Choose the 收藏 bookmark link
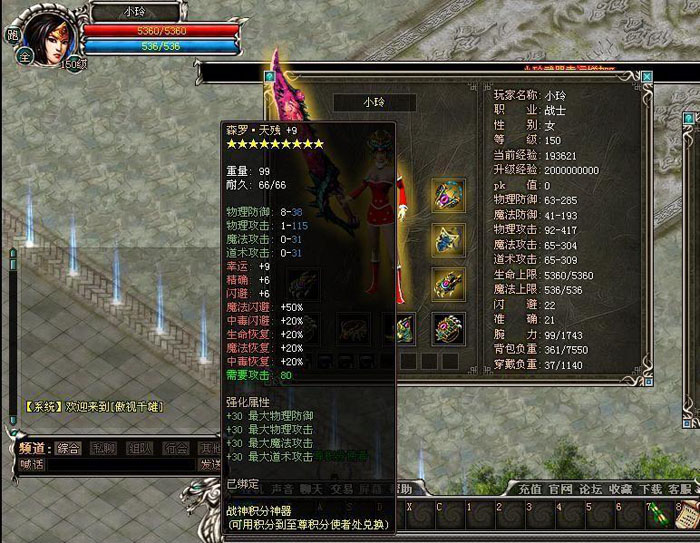This screenshot has height=543, width=700. tap(620, 489)
